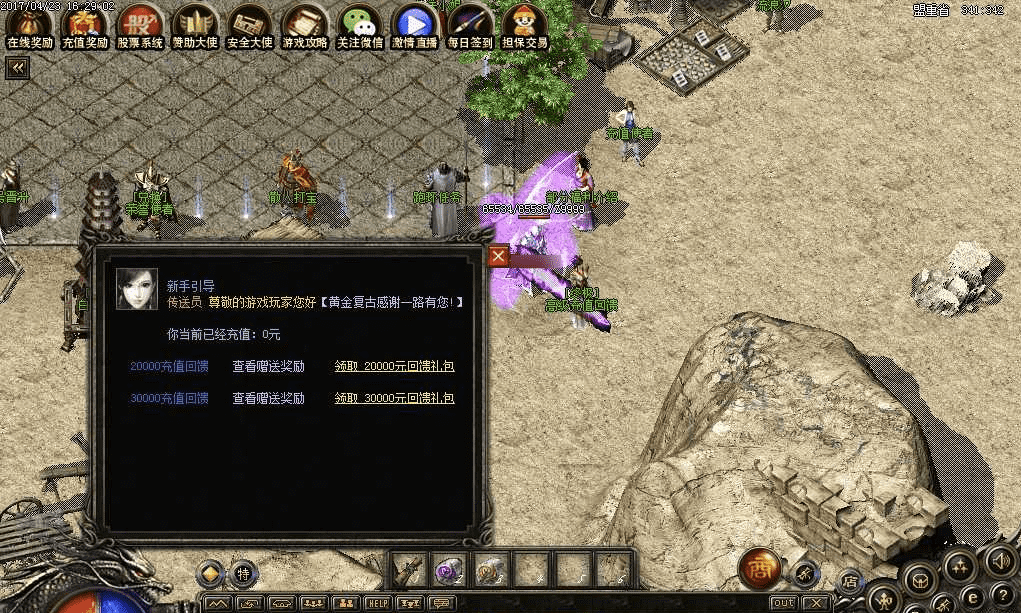Click the OUT button on the bottom bar
The height and width of the screenshot is (613, 1021).
pos(784,603)
